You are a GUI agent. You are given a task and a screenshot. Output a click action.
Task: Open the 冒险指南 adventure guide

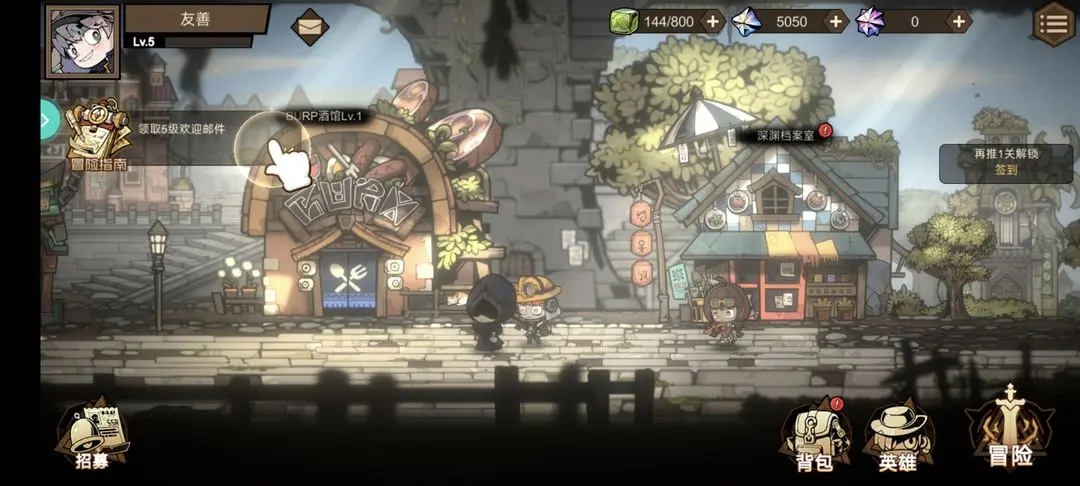pos(97,137)
